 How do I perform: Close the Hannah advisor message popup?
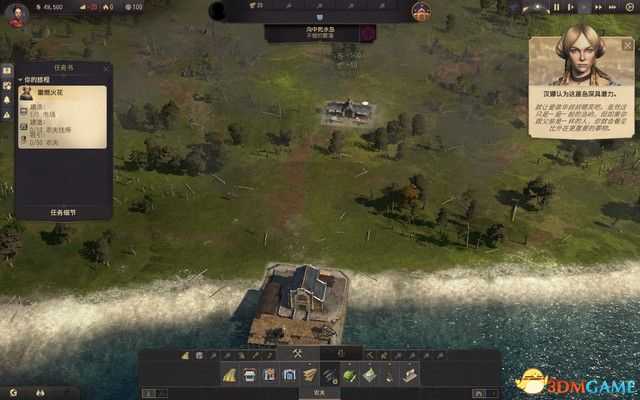[x=628, y=45]
